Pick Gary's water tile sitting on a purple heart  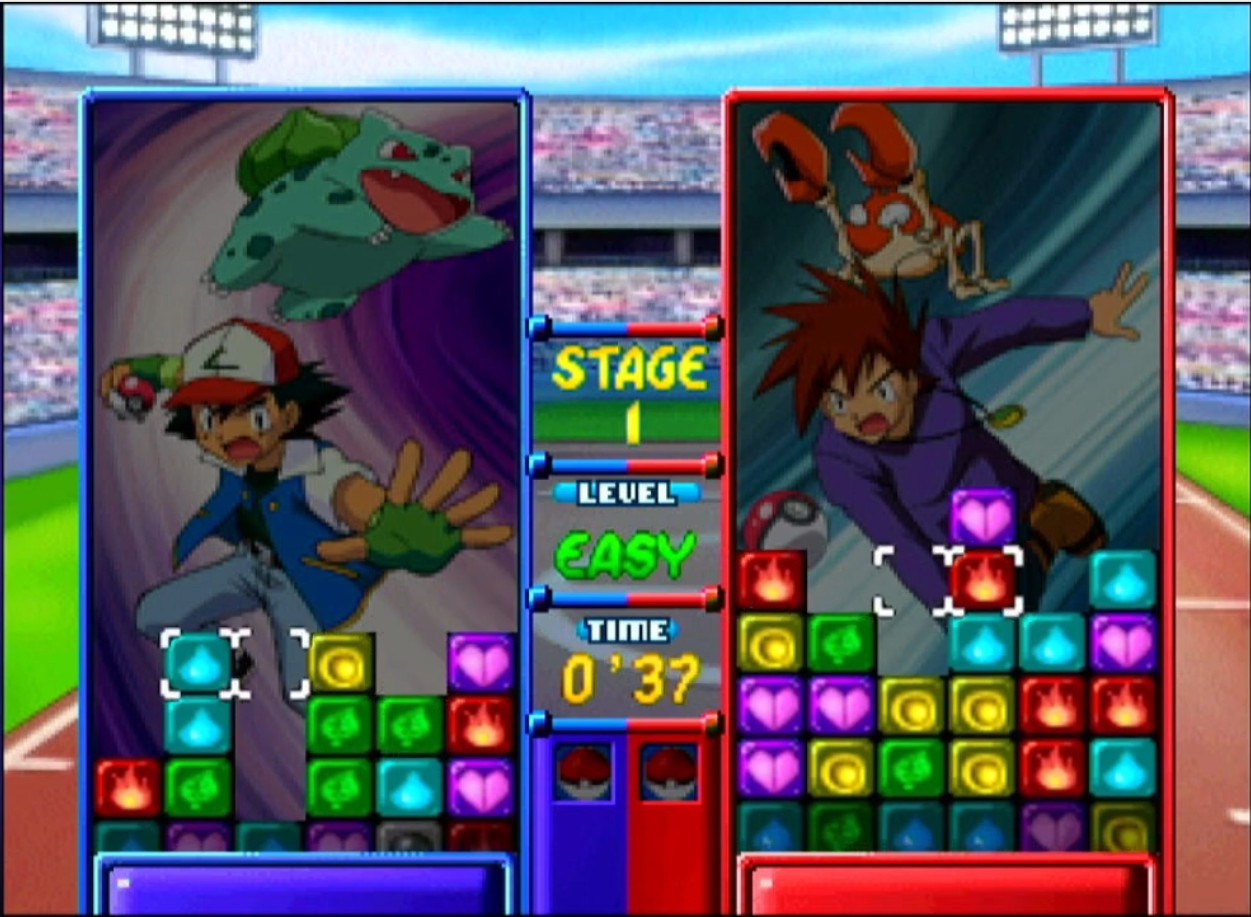(x=1123, y=580)
